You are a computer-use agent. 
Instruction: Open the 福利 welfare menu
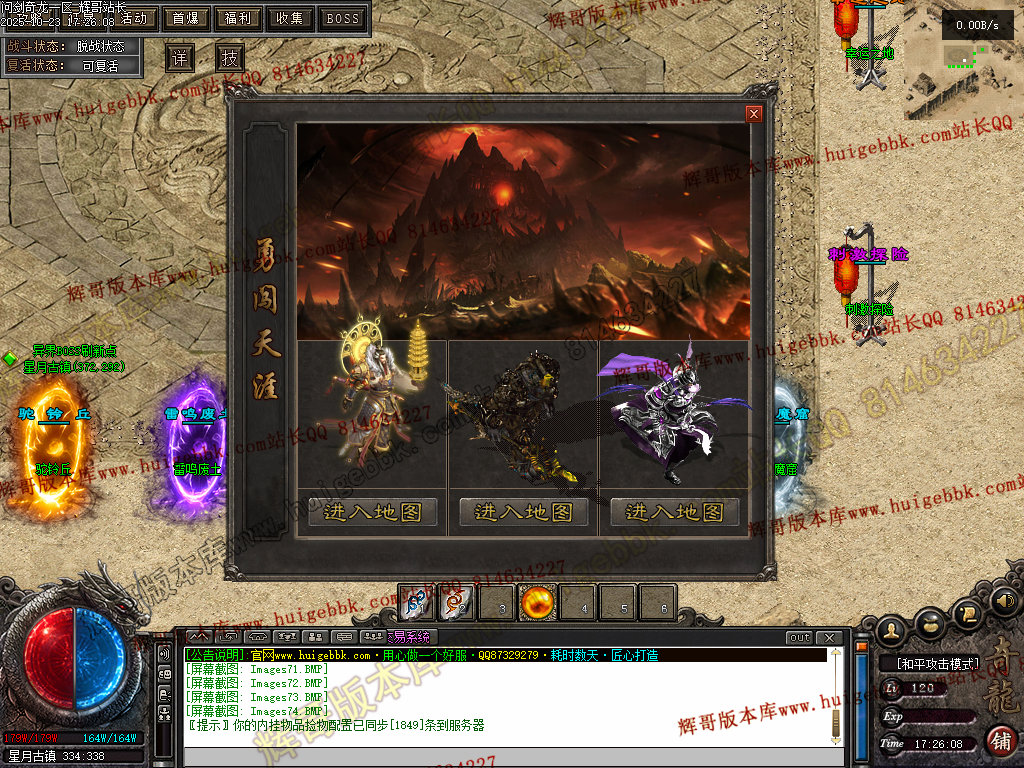click(238, 18)
